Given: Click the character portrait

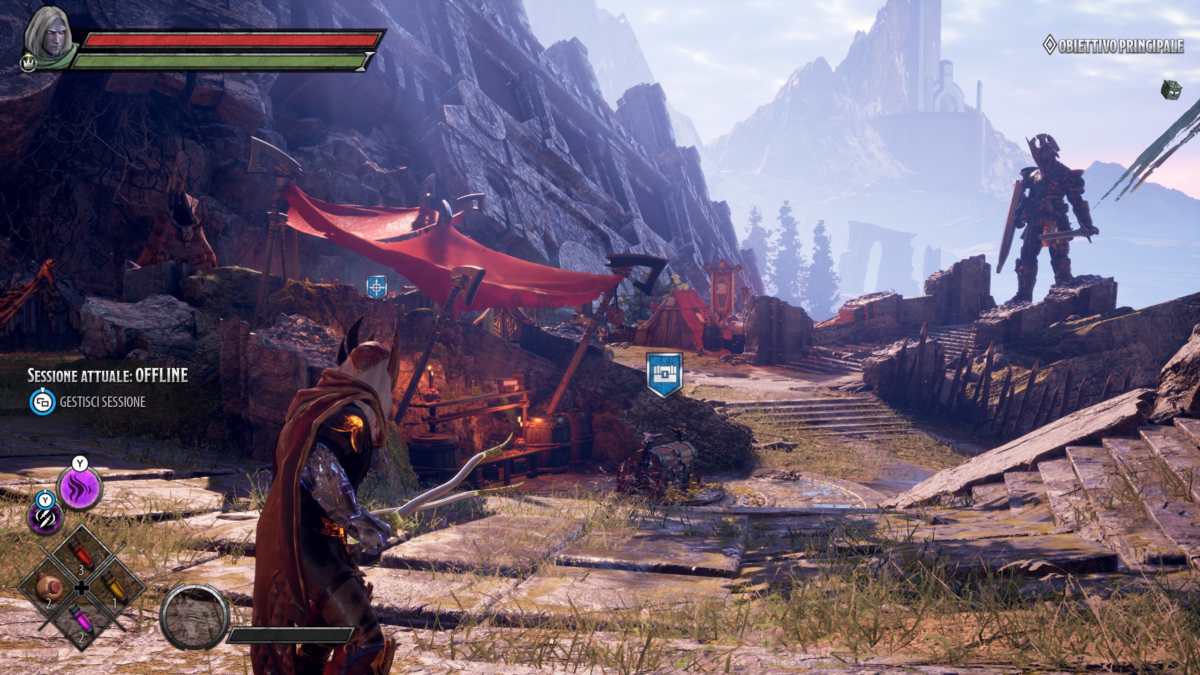Looking at the screenshot, I should [x=46, y=35].
